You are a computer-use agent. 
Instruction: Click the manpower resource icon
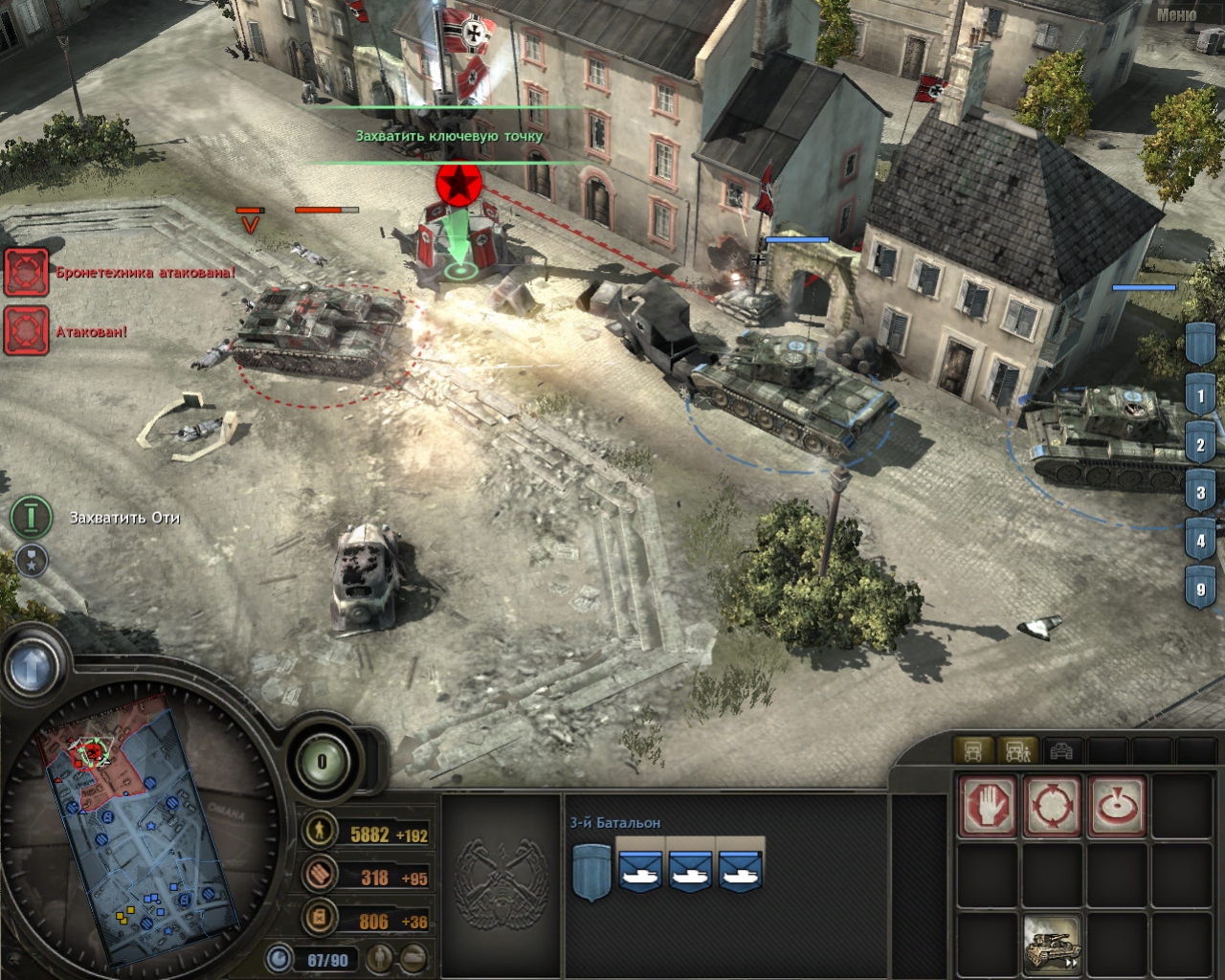point(318,831)
